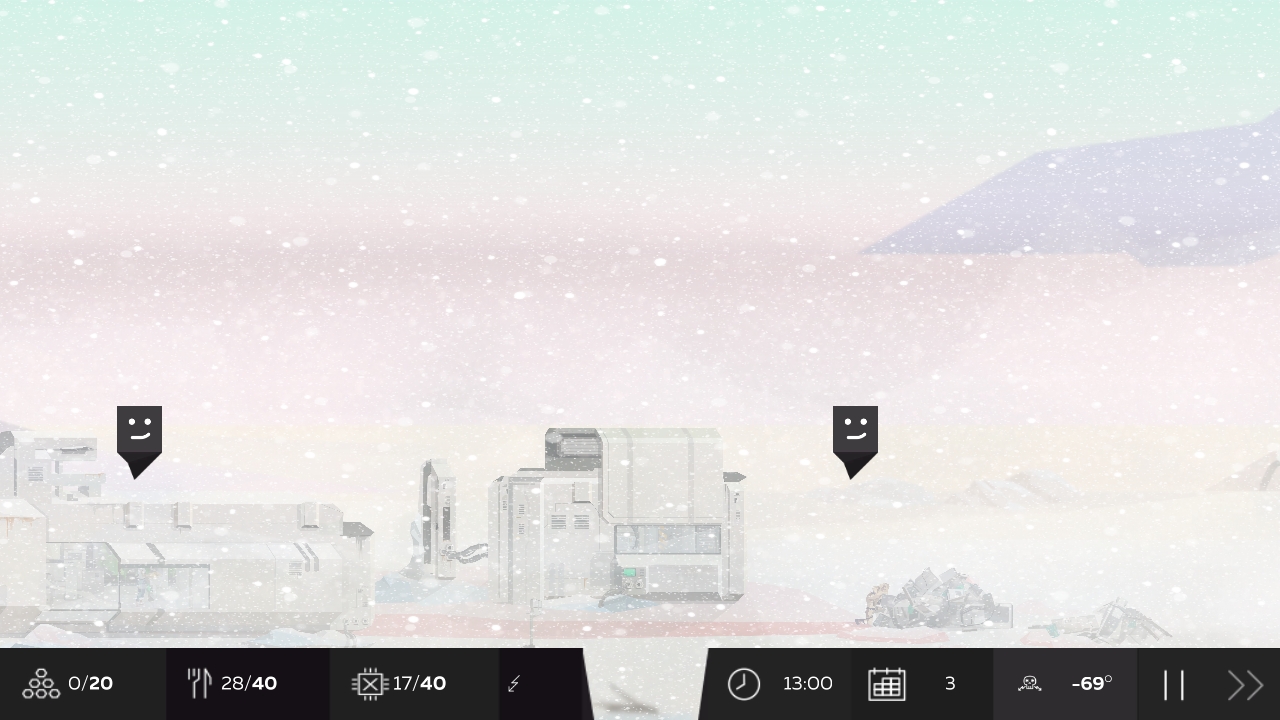
Task: Activate fast-forward game speed
Action: coord(1245,683)
